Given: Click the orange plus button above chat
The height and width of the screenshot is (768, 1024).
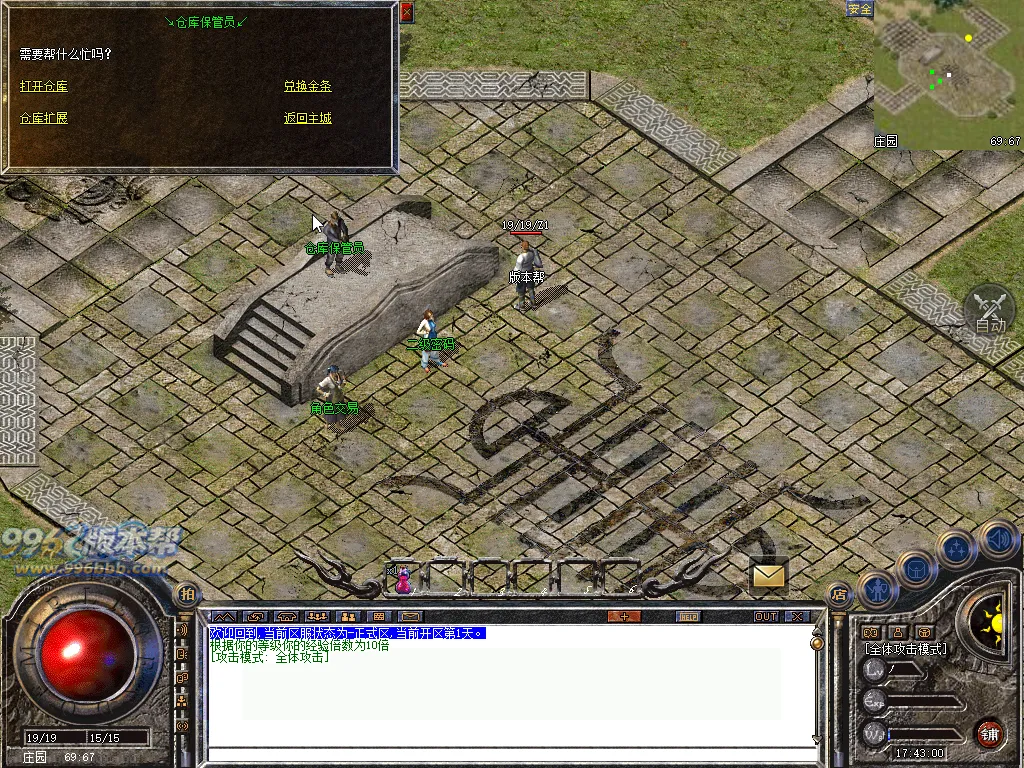Looking at the screenshot, I should pos(624,616).
